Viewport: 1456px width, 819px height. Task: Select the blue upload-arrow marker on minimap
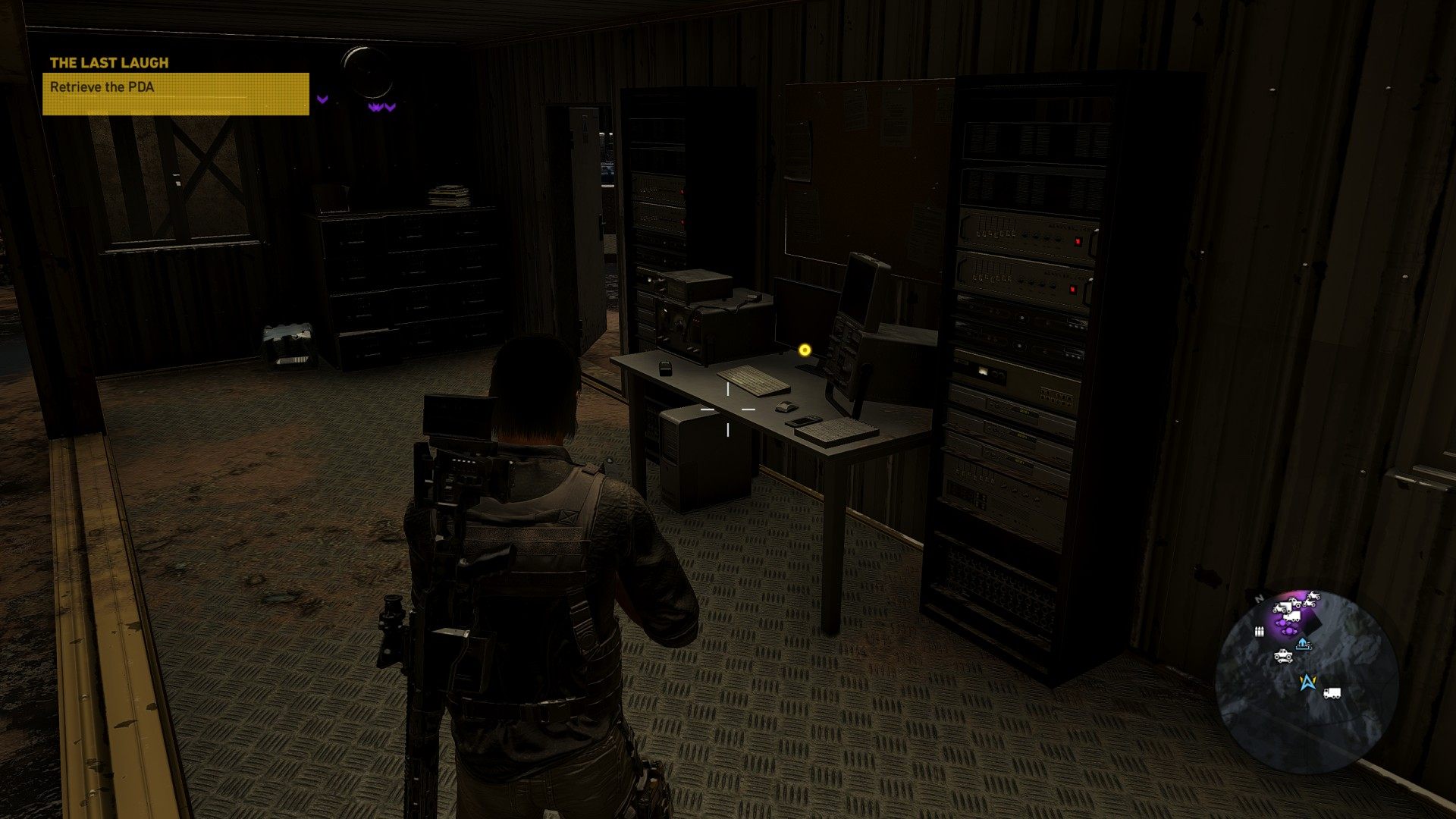(1303, 644)
